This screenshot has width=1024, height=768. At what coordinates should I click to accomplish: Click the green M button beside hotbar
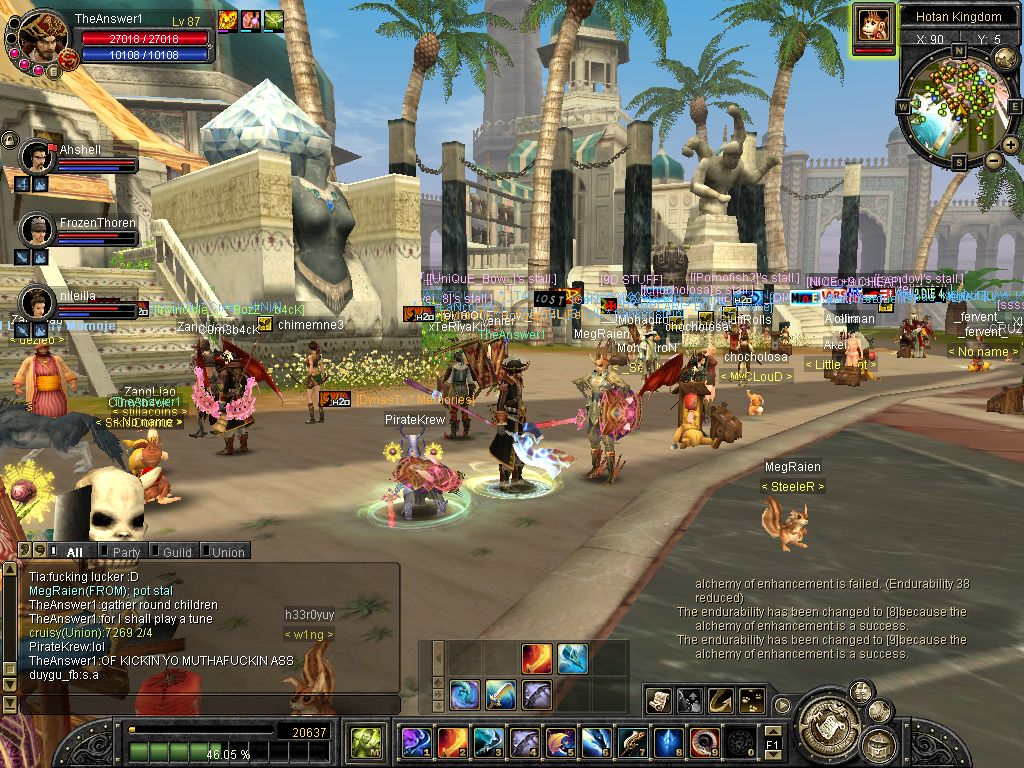click(364, 742)
